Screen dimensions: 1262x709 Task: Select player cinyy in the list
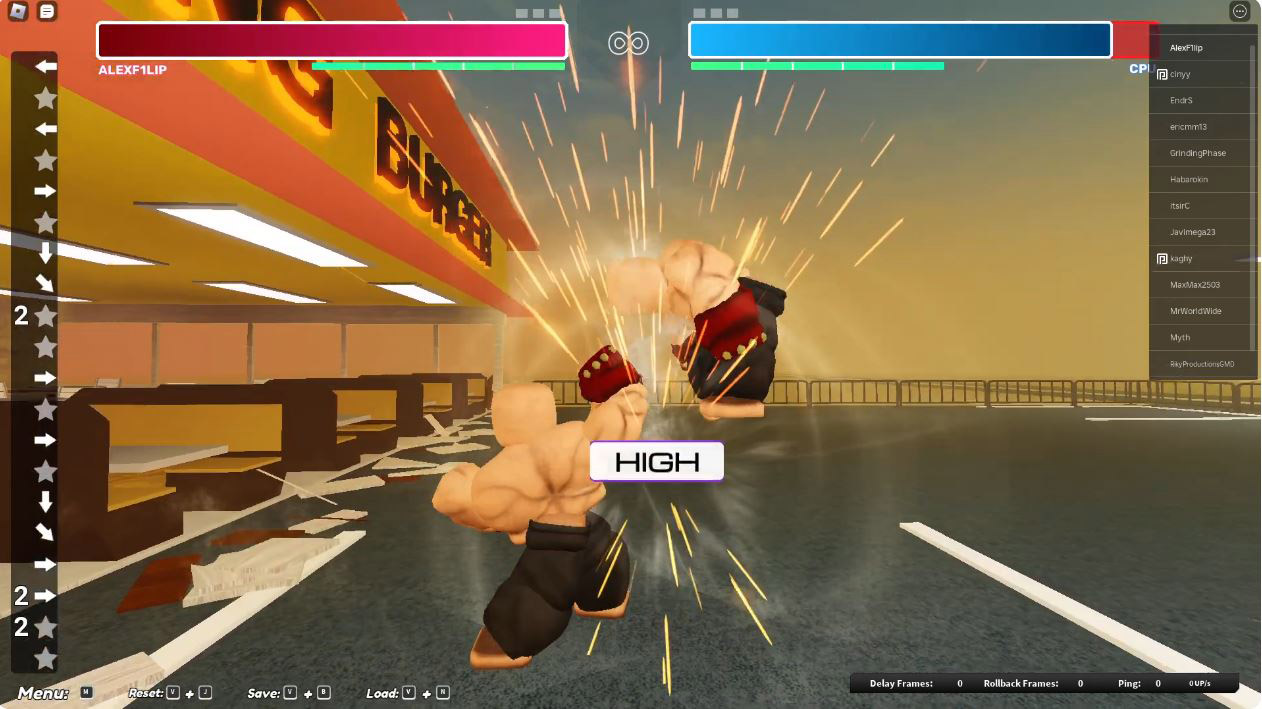click(x=1181, y=74)
